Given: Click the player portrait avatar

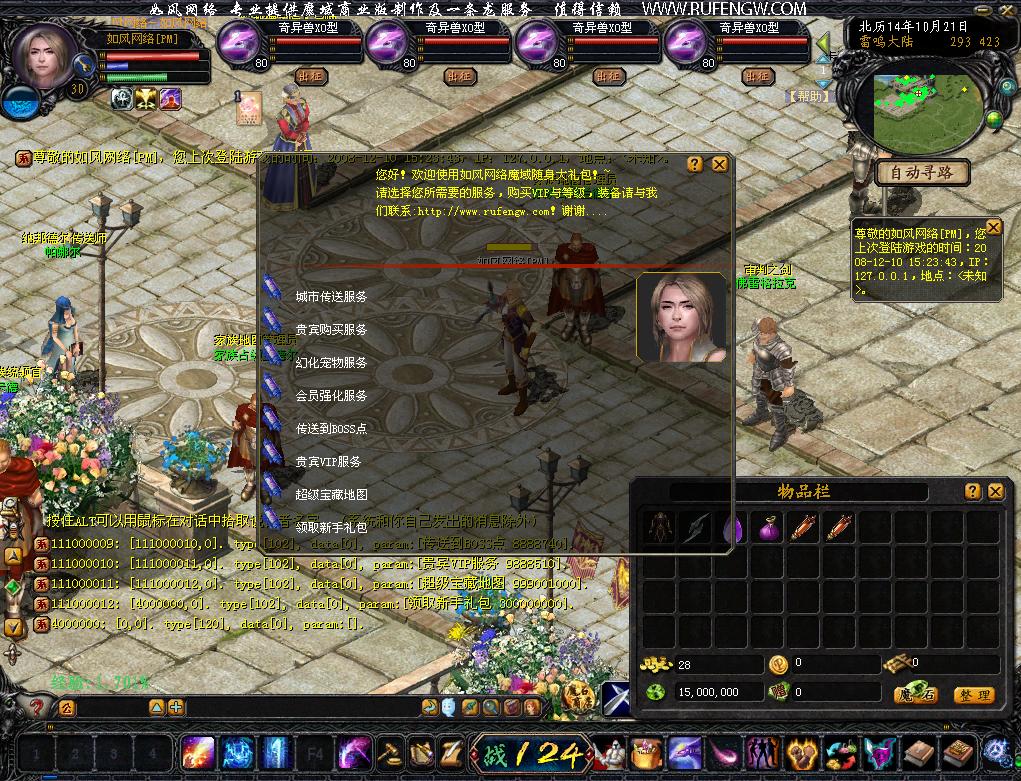Looking at the screenshot, I should click(45, 55).
